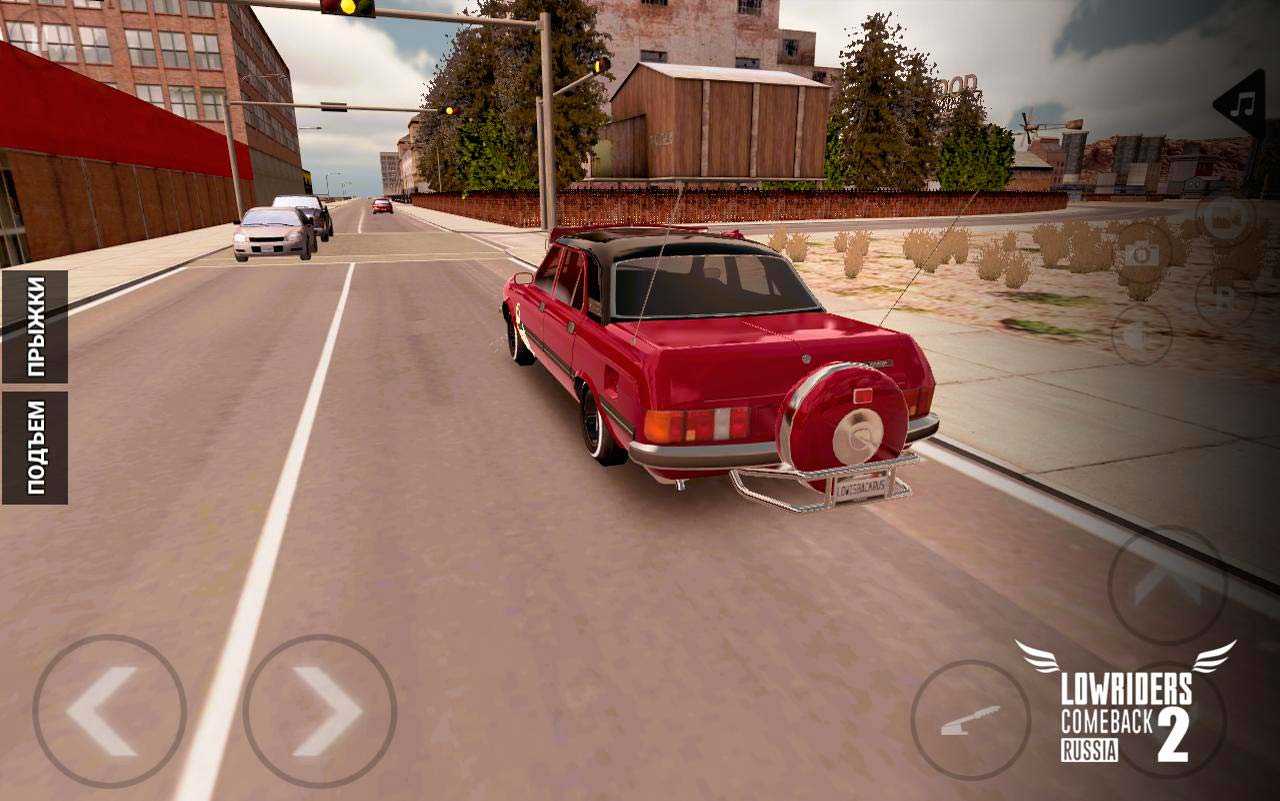Screen dimensions: 1280x801
Task: Tap the faint video camera icon
Action: click(1225, 219)
